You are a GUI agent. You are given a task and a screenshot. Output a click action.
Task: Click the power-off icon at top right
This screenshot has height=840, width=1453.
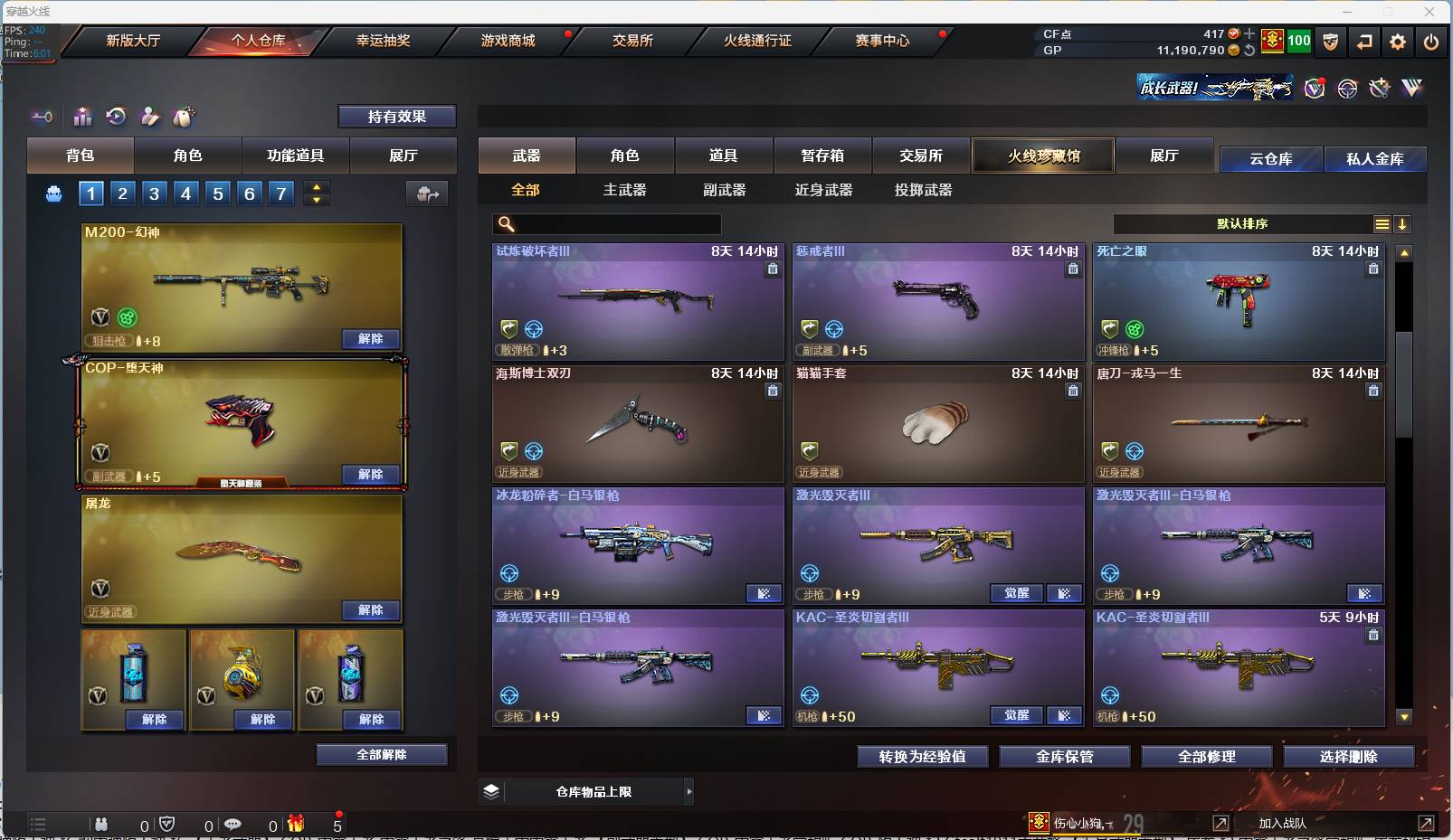[1431, 42]
